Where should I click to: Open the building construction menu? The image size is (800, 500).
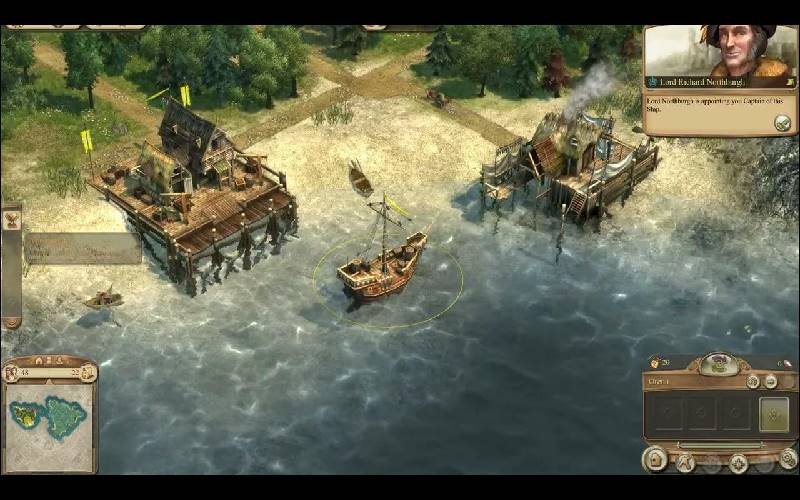(656, 461)
